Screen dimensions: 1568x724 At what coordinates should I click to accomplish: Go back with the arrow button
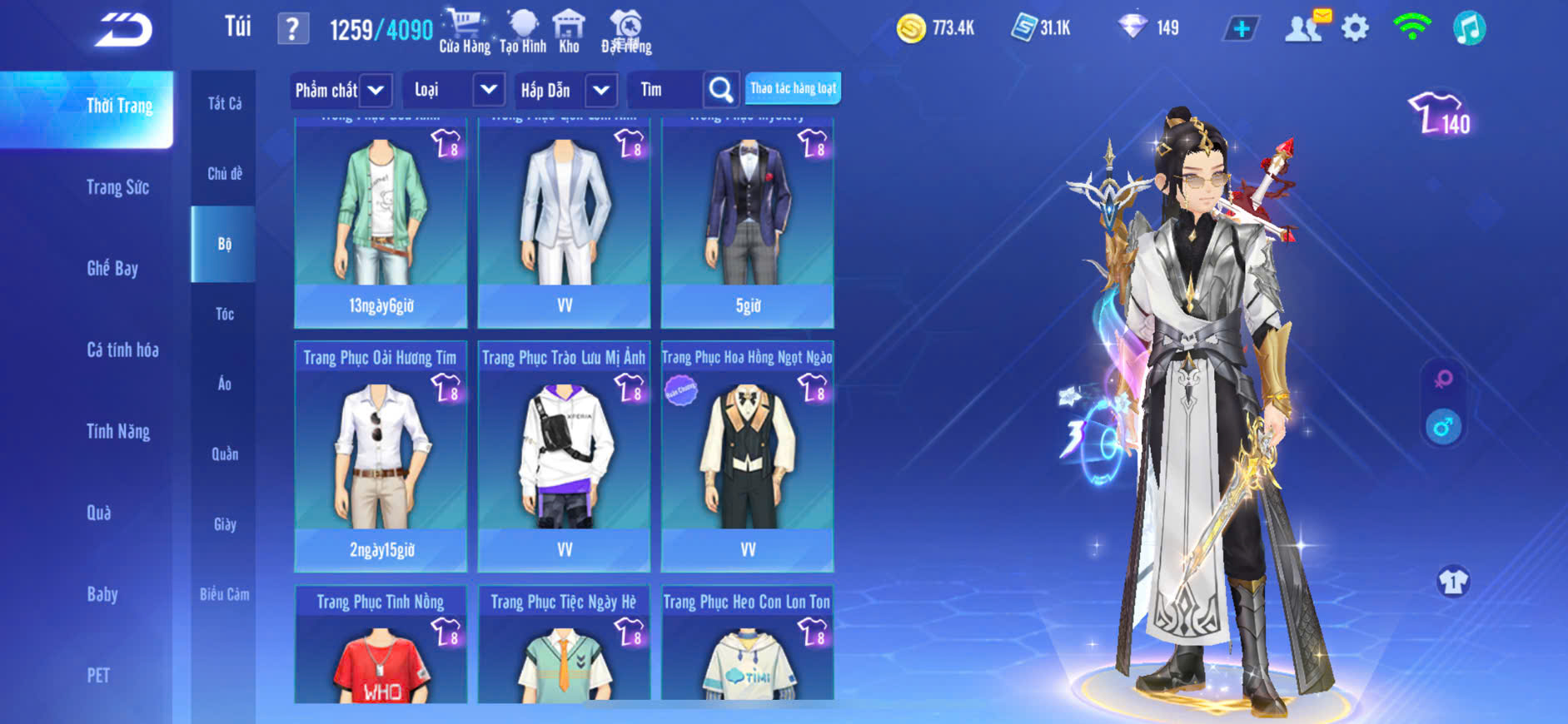123,30
